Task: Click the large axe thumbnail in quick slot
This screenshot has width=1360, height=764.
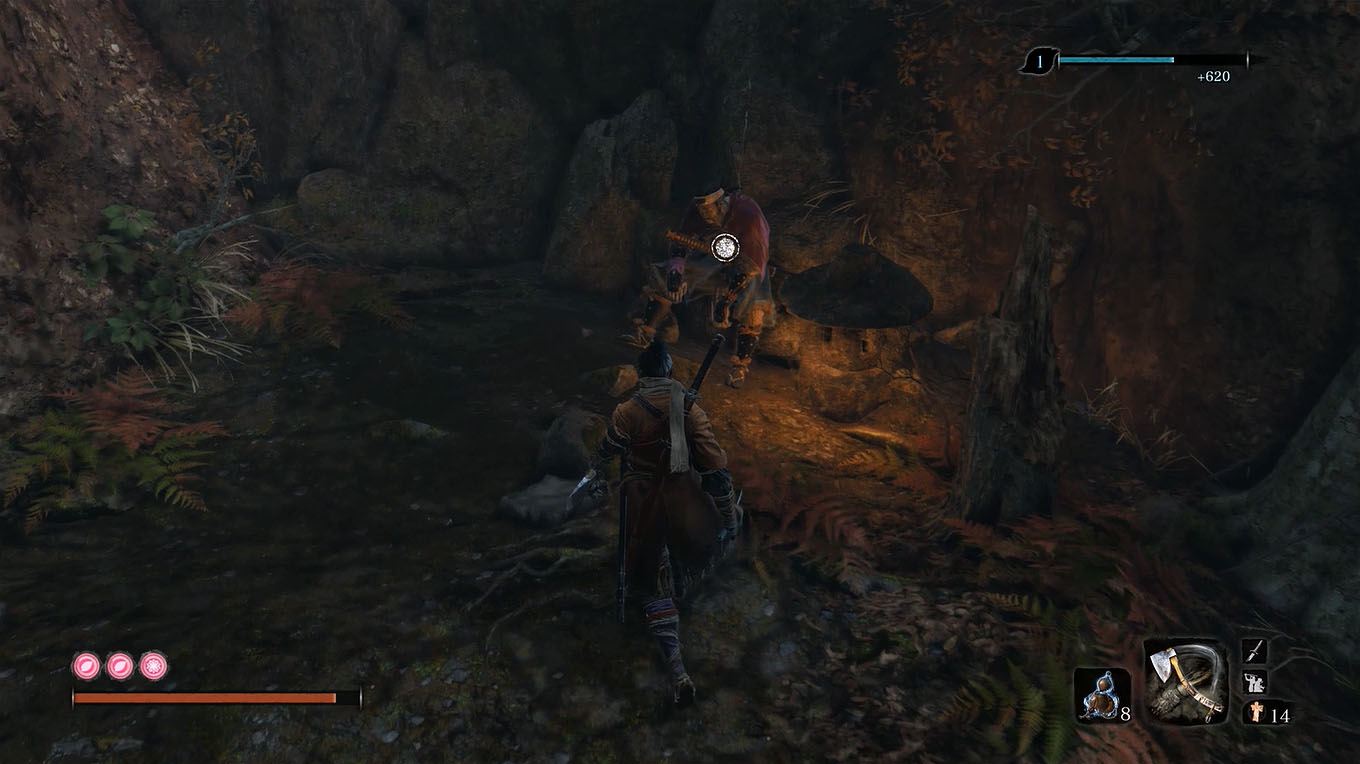Action: point(1186,682)
